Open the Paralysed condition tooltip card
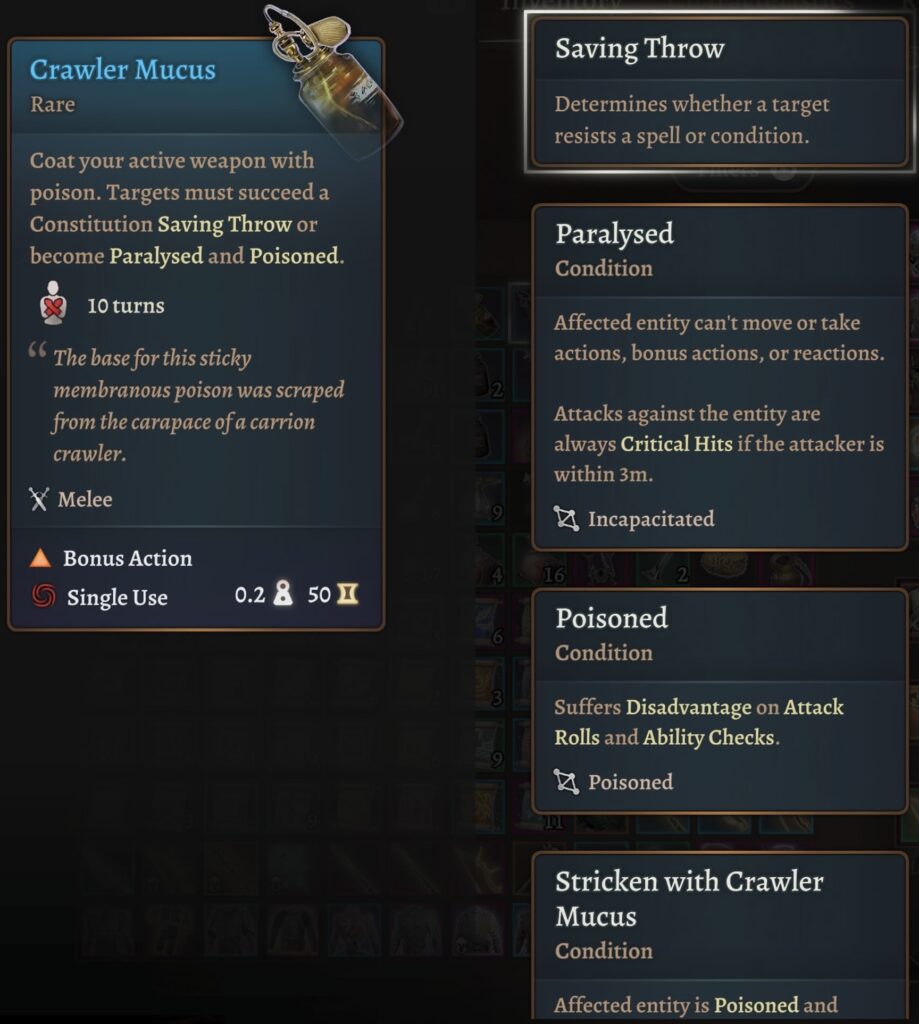Screen dimensions: 919x1024 point(718,377)
